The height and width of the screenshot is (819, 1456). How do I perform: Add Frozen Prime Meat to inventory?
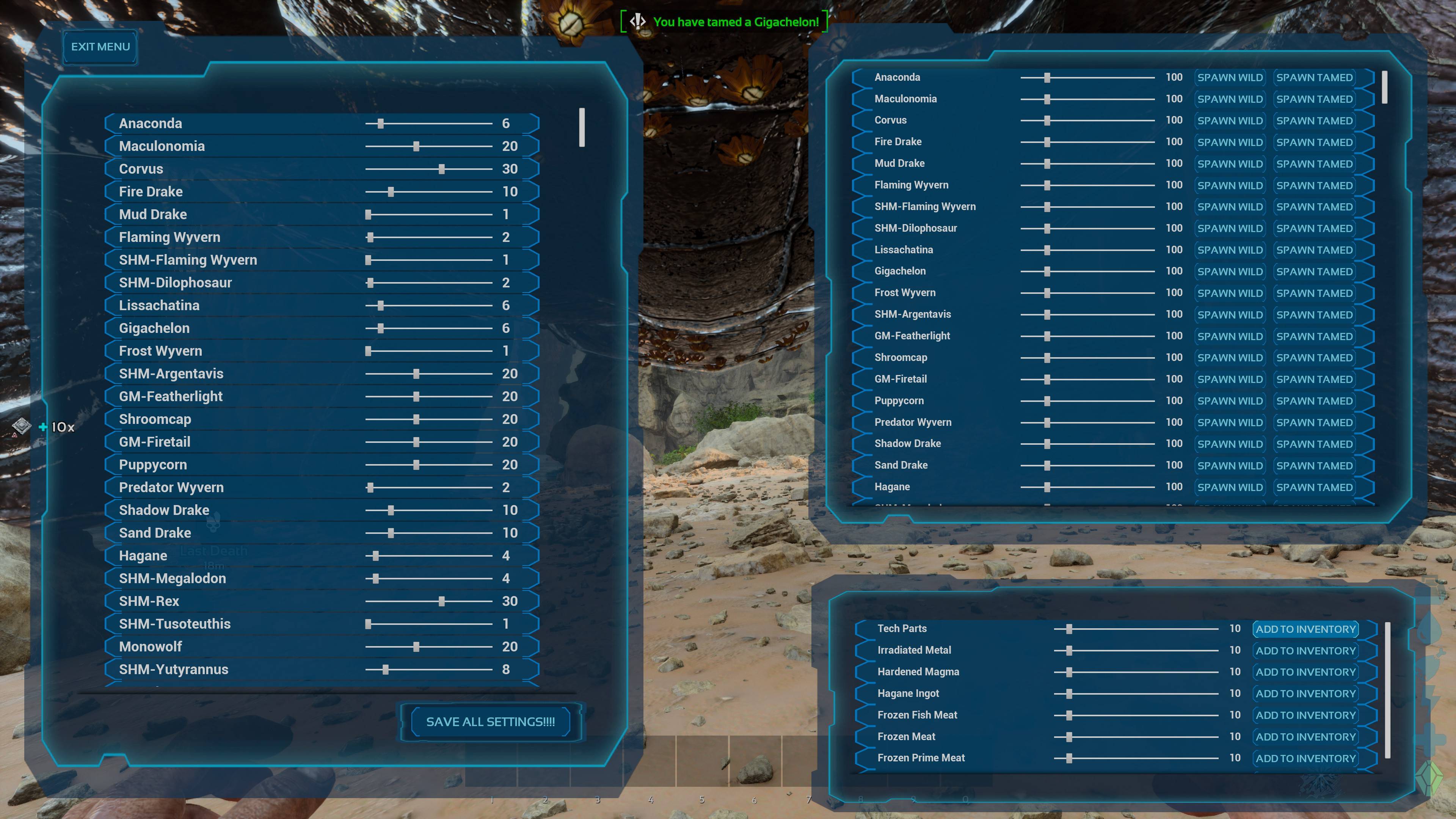pos(1305,758)
